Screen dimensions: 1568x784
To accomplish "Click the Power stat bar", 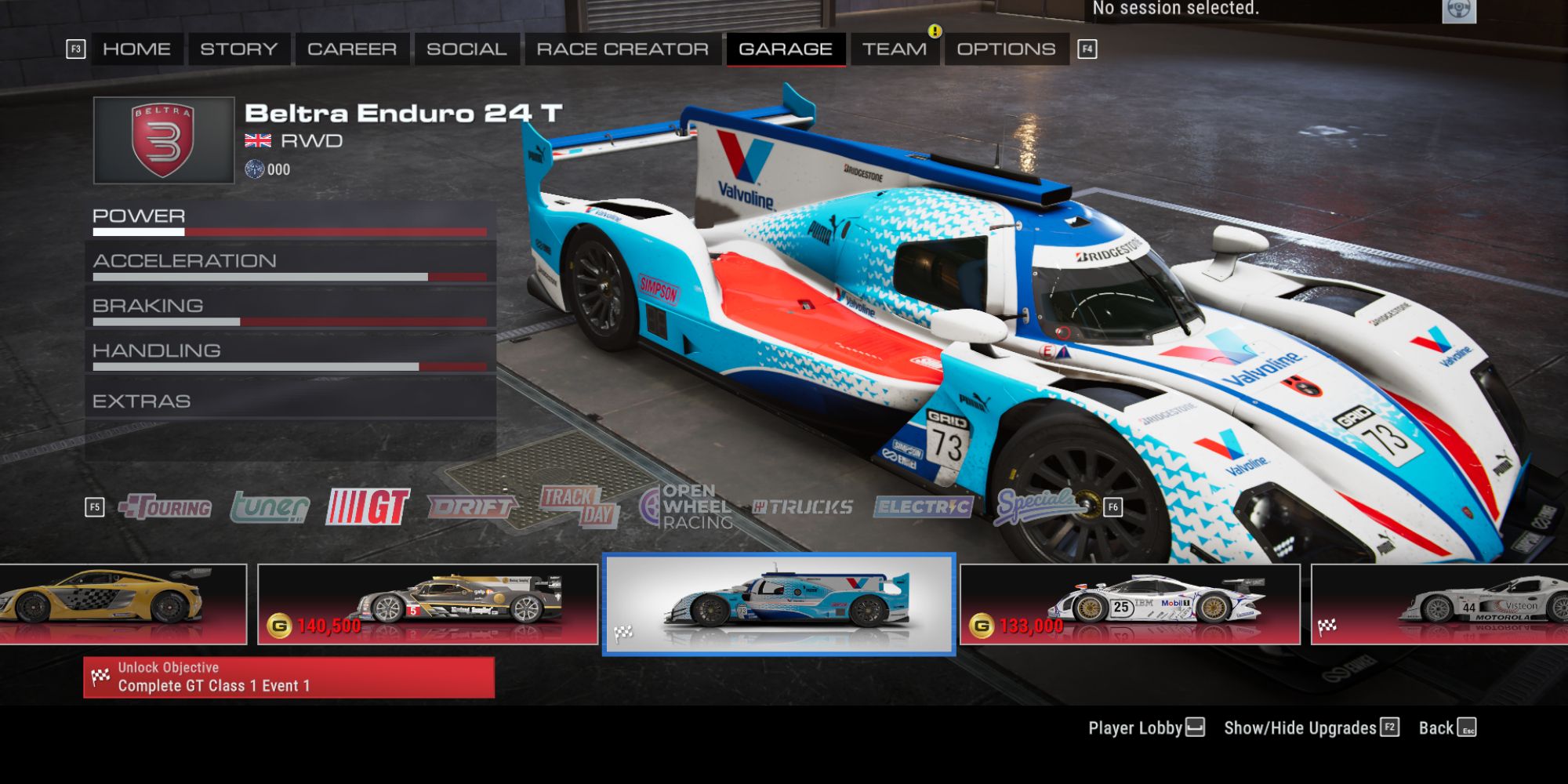I will (290, 232).
